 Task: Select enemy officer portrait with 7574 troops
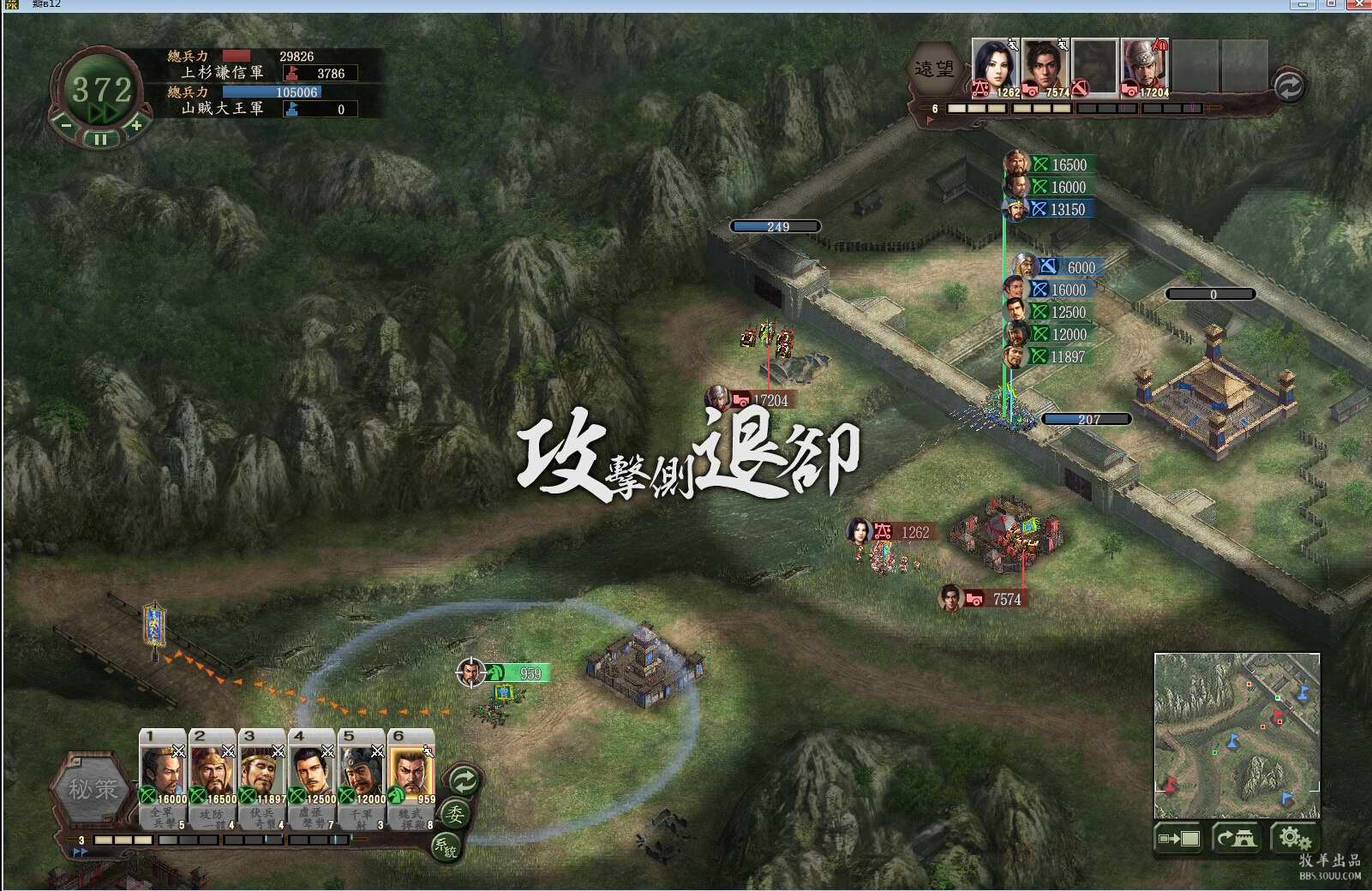1045,67
